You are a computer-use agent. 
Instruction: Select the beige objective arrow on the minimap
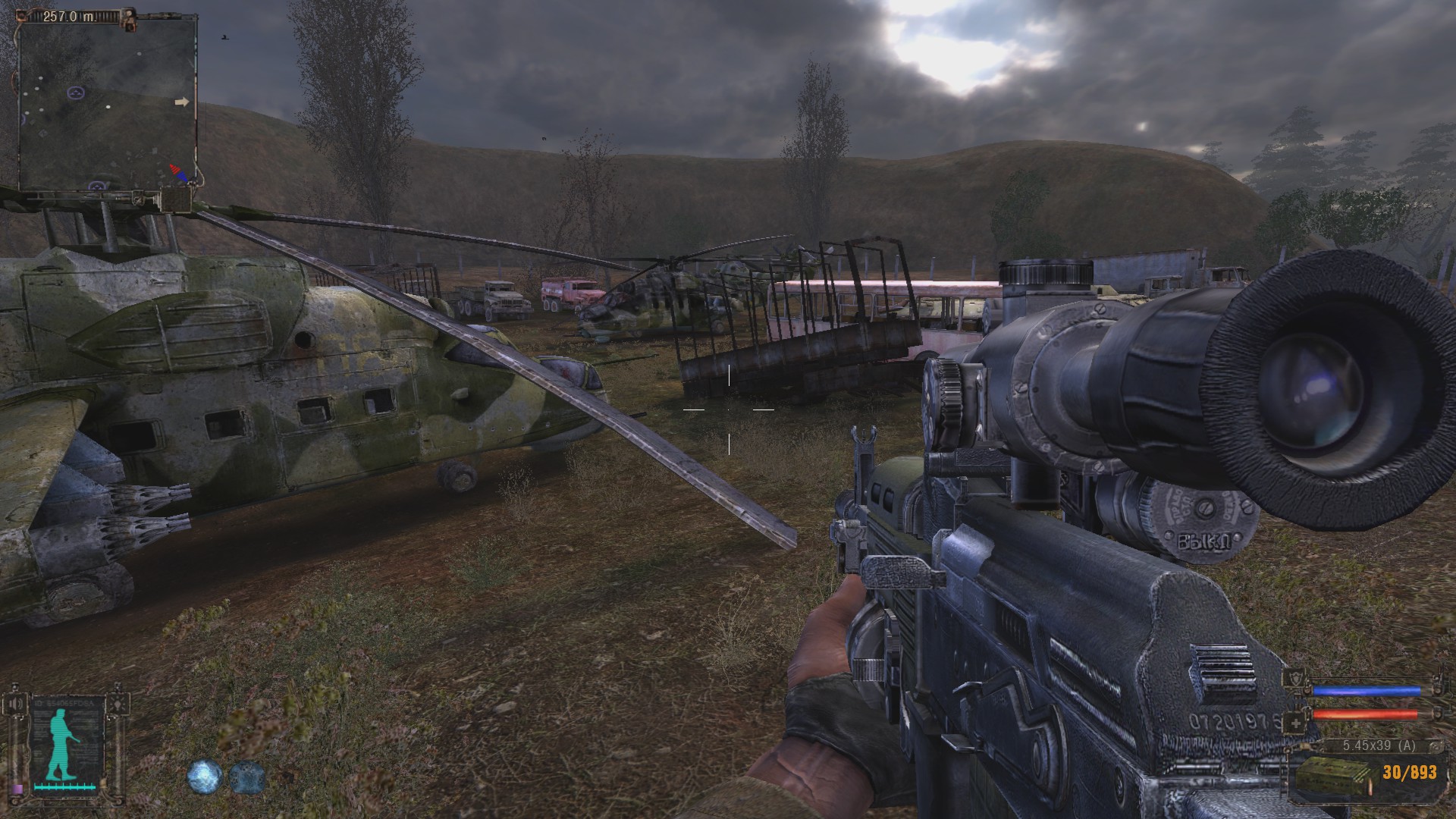[181, 102]
